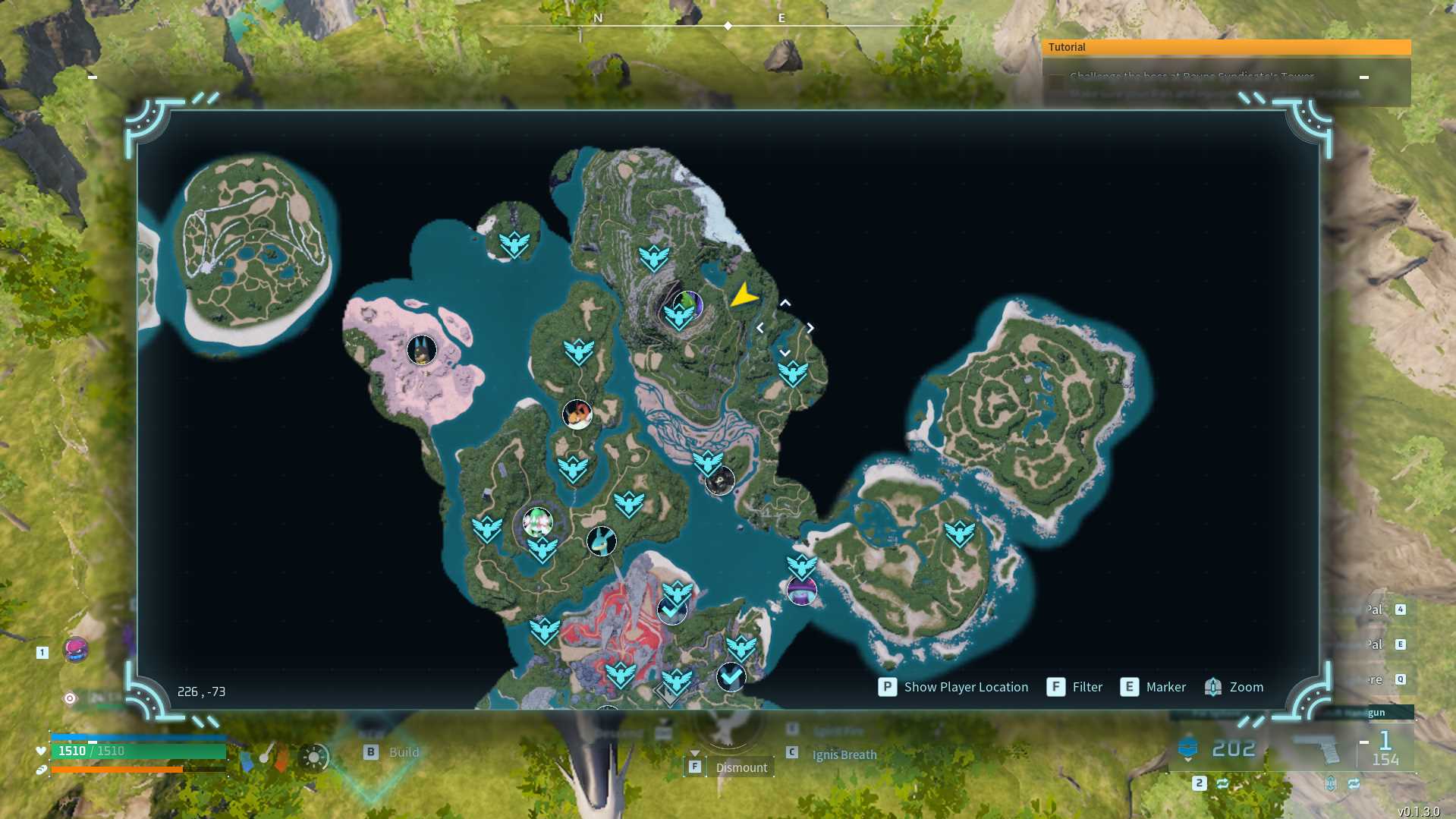Click the Show Player Location control
Image resolution: width=1456 pixels, height=819 pixels.
pos(953,687)
